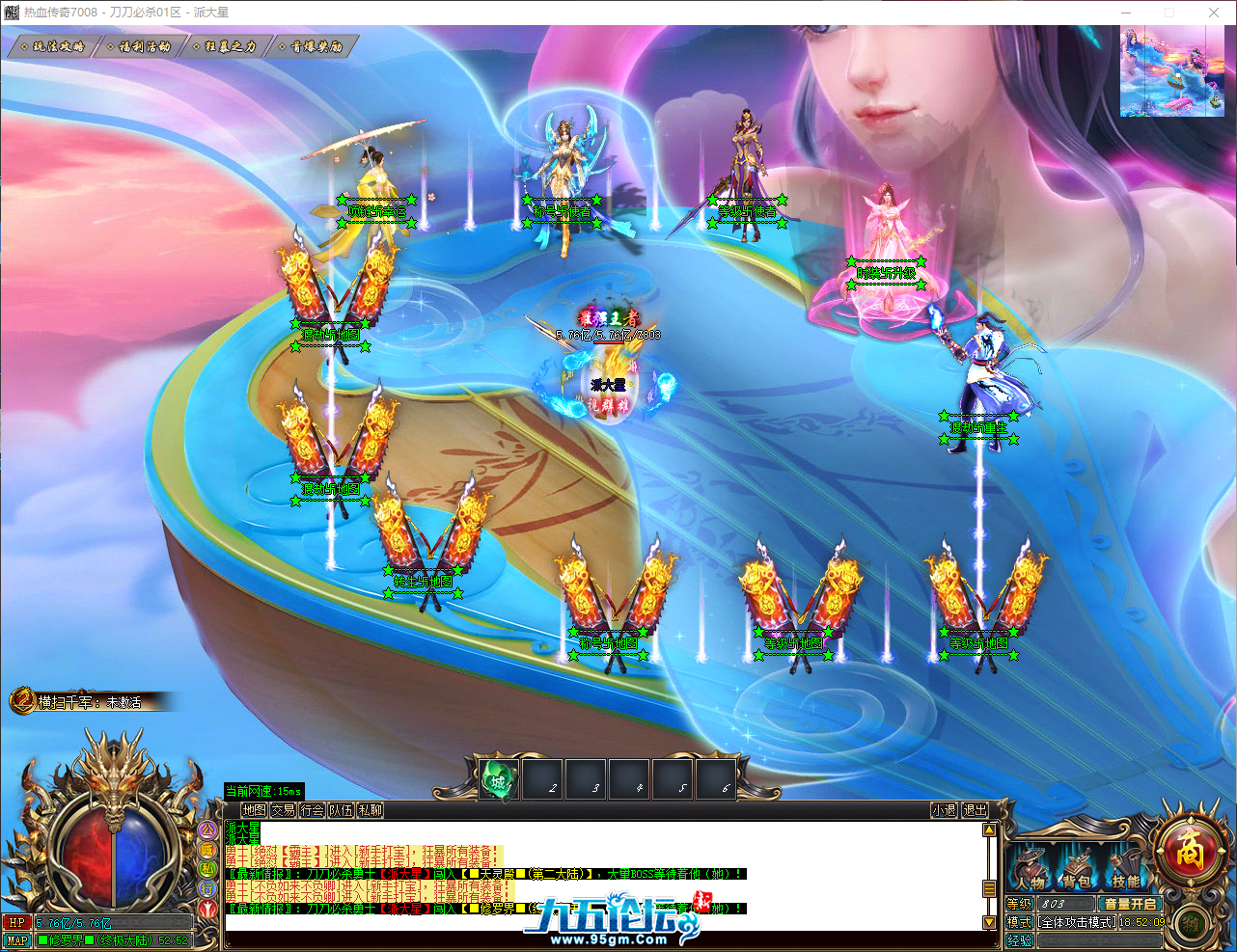Expand the chat window with the arrow
Image resolution: width=1237 pixels, height=952 pixels.
coord(990,830)
